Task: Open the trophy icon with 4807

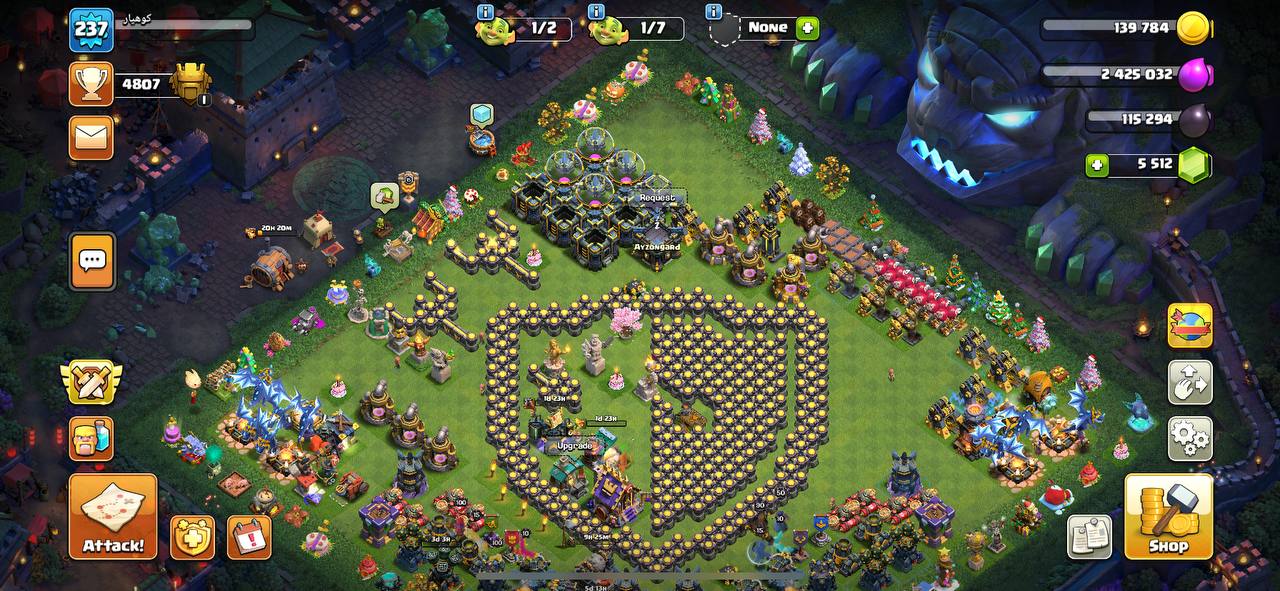Action: point(91,84)
